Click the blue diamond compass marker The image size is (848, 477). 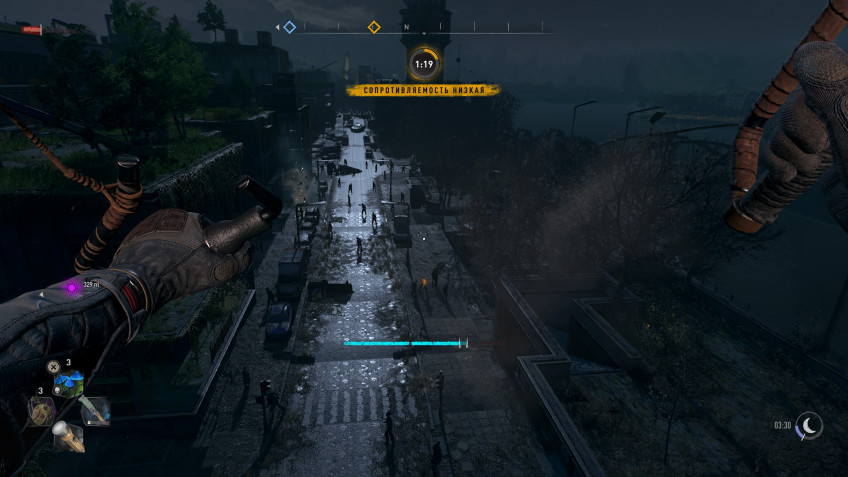(289, 27)
